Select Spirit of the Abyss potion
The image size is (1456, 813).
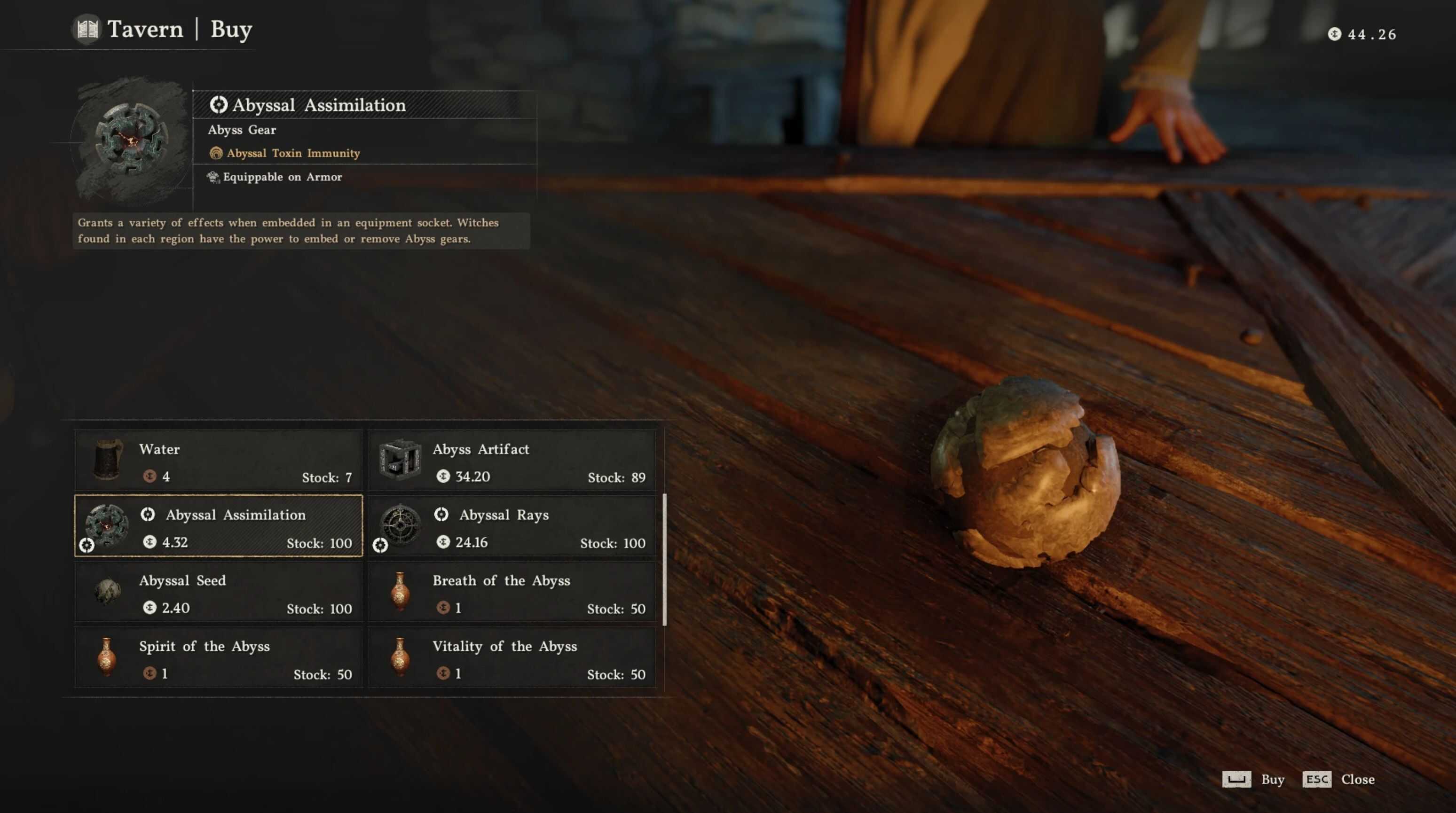(x=218, y=657)
